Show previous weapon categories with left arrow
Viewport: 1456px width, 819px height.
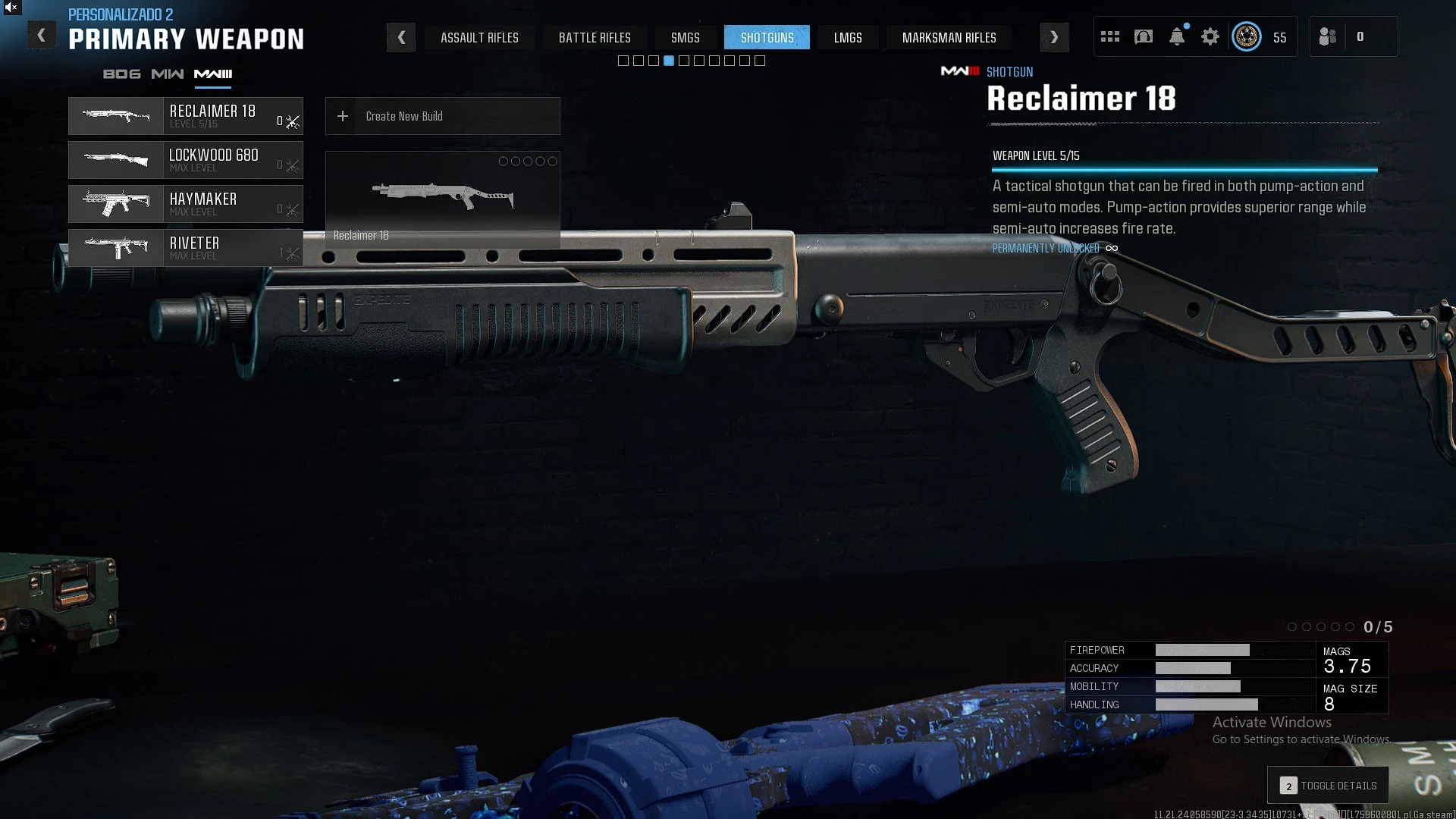401,37
